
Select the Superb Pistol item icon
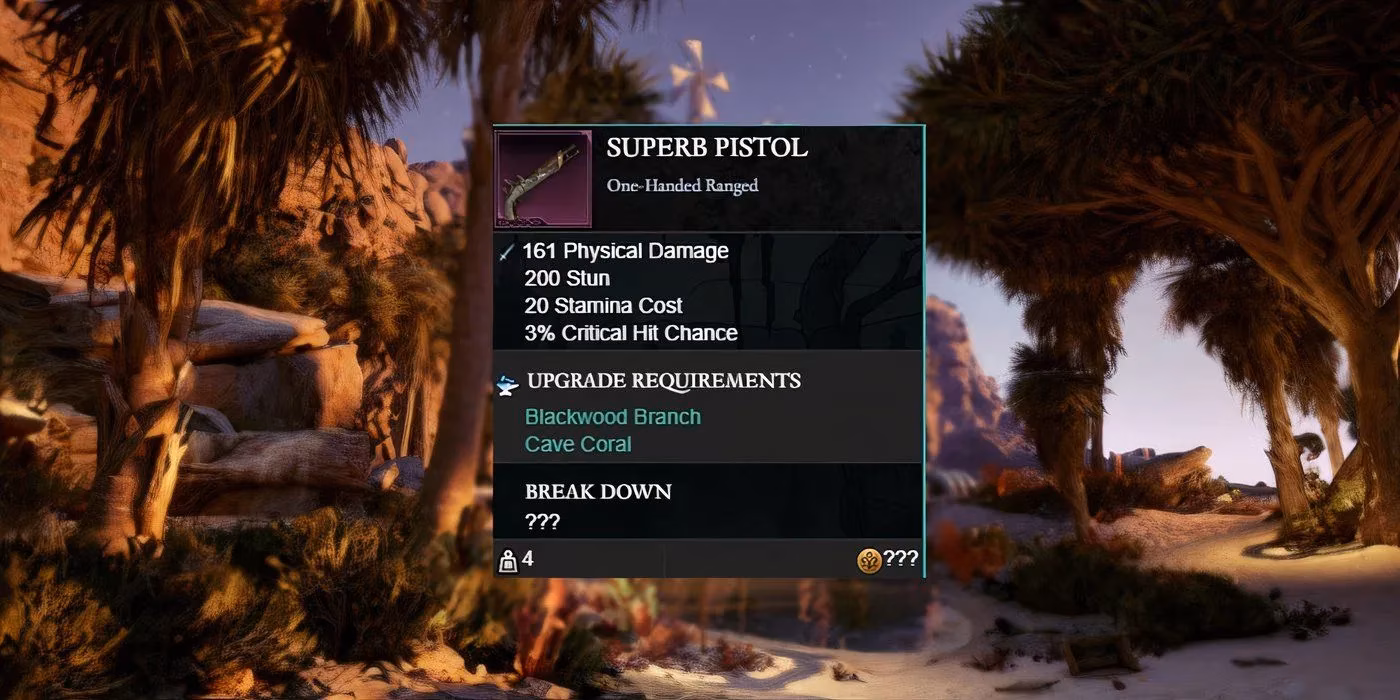click(544, 179)
